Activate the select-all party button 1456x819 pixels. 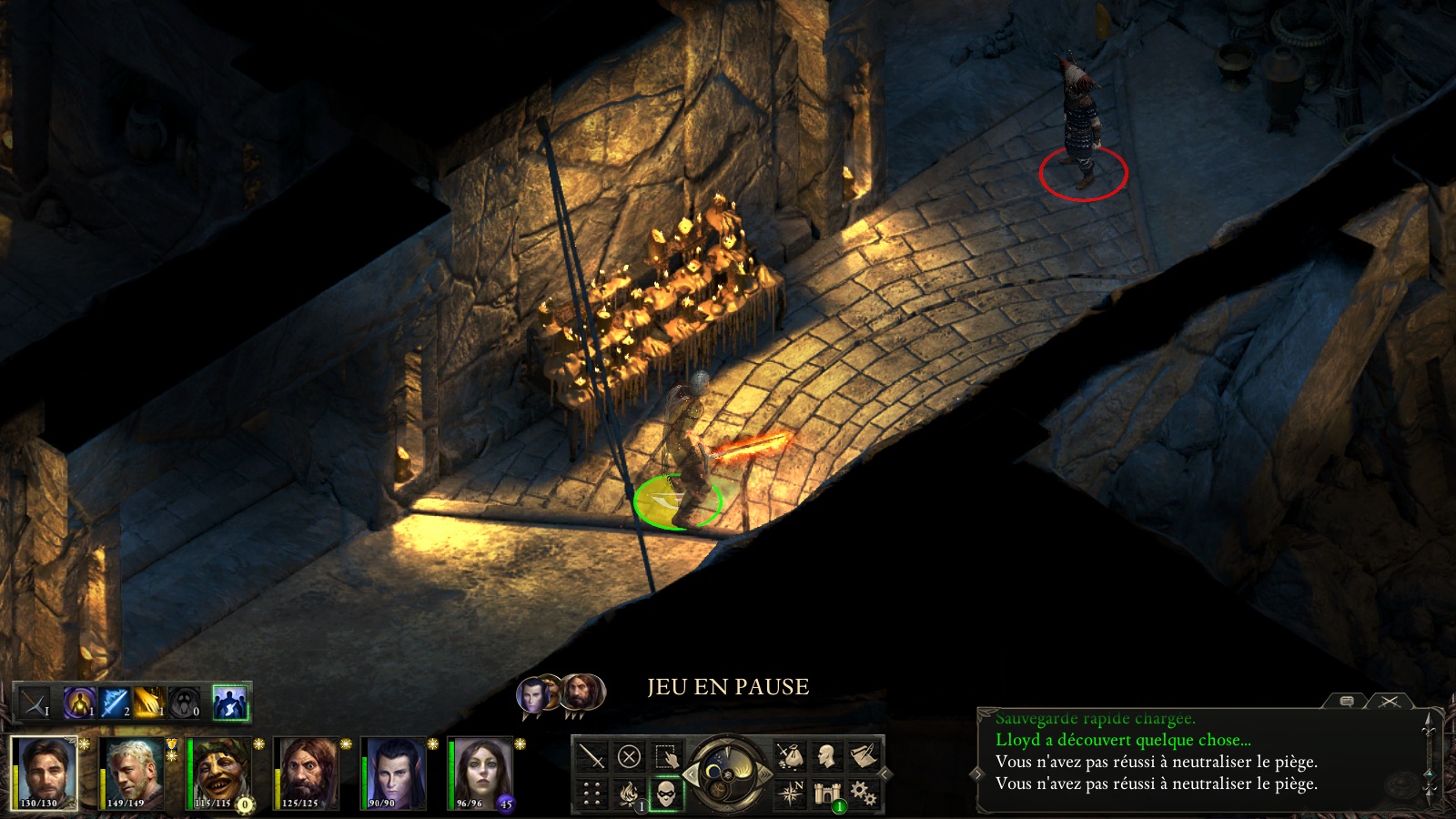point(666,756)
